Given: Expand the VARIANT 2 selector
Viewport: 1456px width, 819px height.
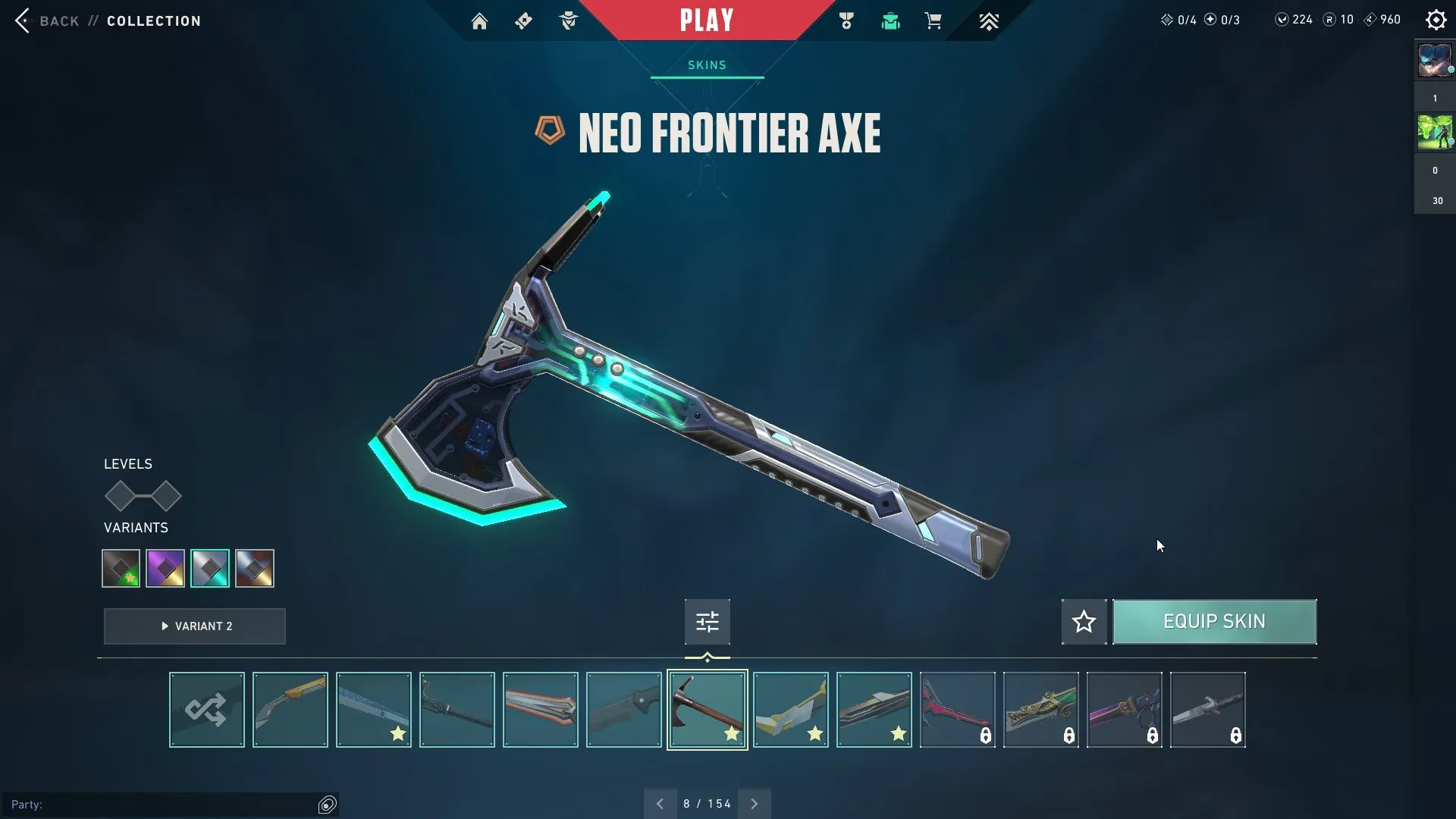Looking at the screenshot, I should [194, 626].
